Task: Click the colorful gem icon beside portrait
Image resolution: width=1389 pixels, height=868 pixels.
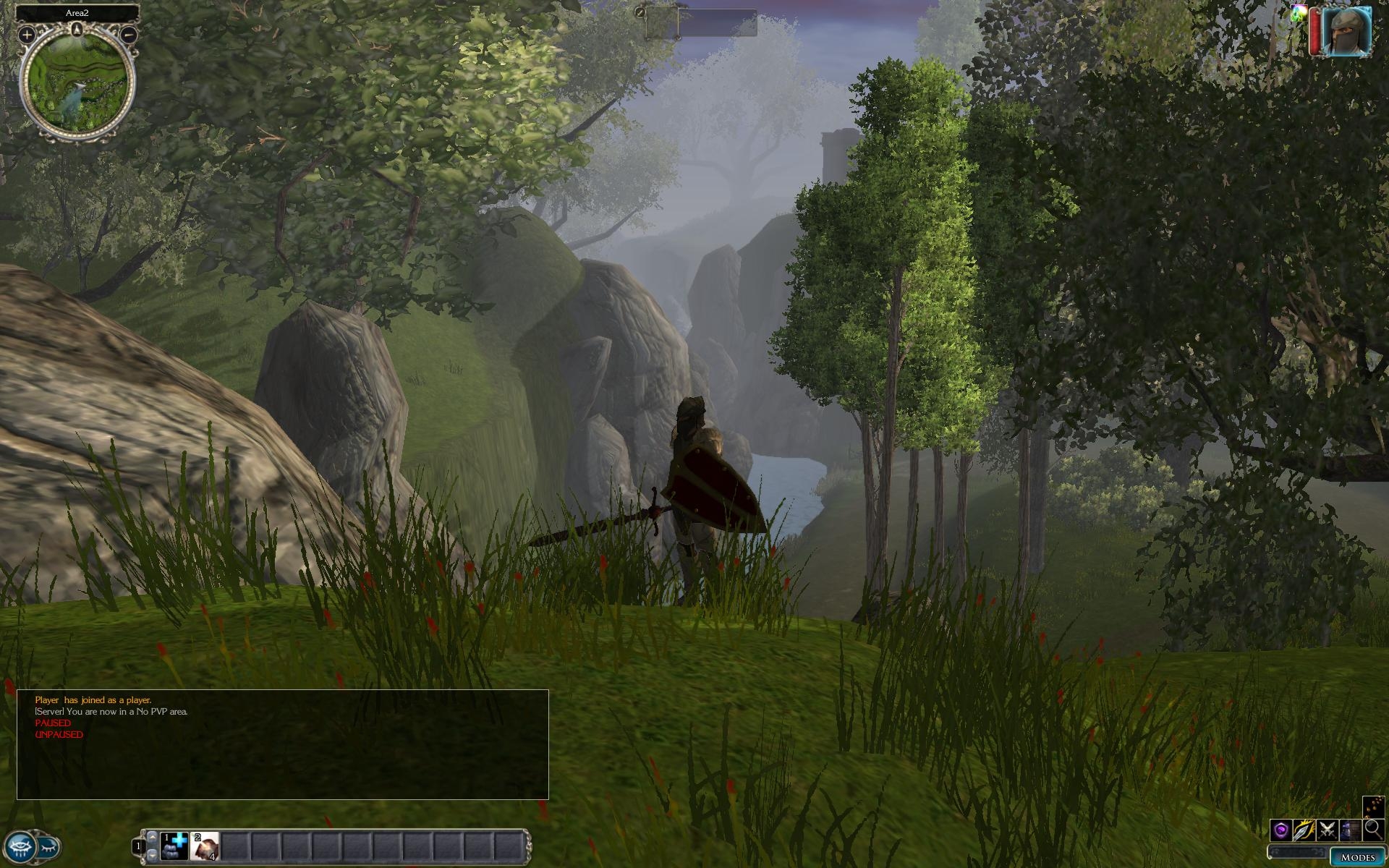Action: (1298, 13)
